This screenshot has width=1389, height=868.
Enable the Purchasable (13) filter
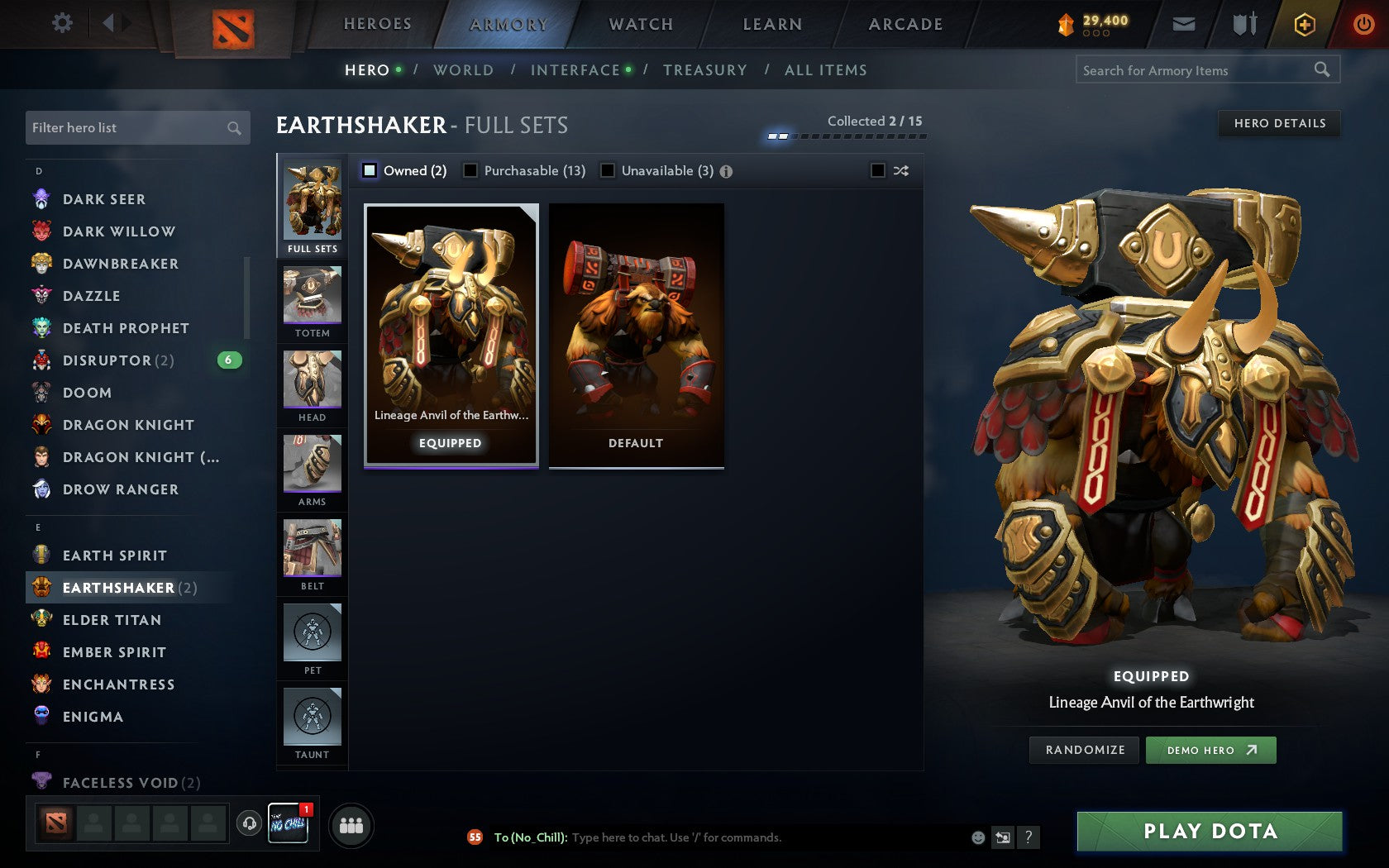pyautogui.click(x=471, y=170)
